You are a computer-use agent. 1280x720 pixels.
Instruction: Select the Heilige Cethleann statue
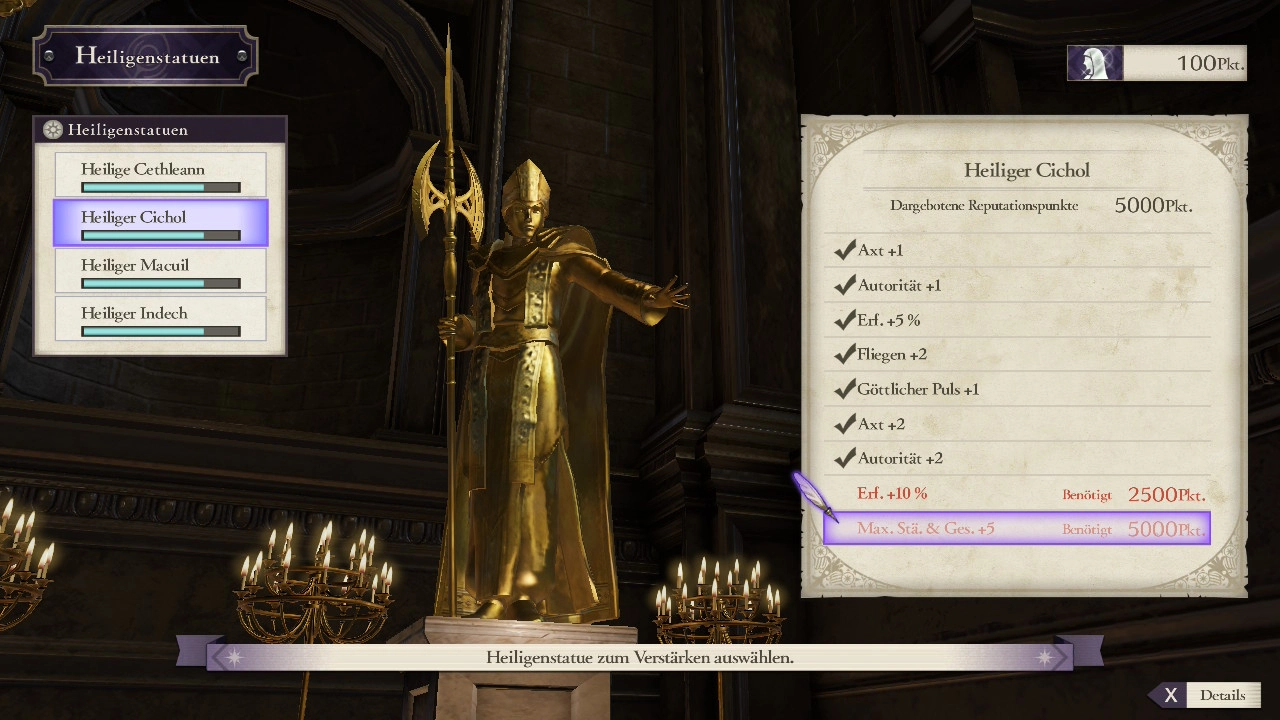pos(160,174)
